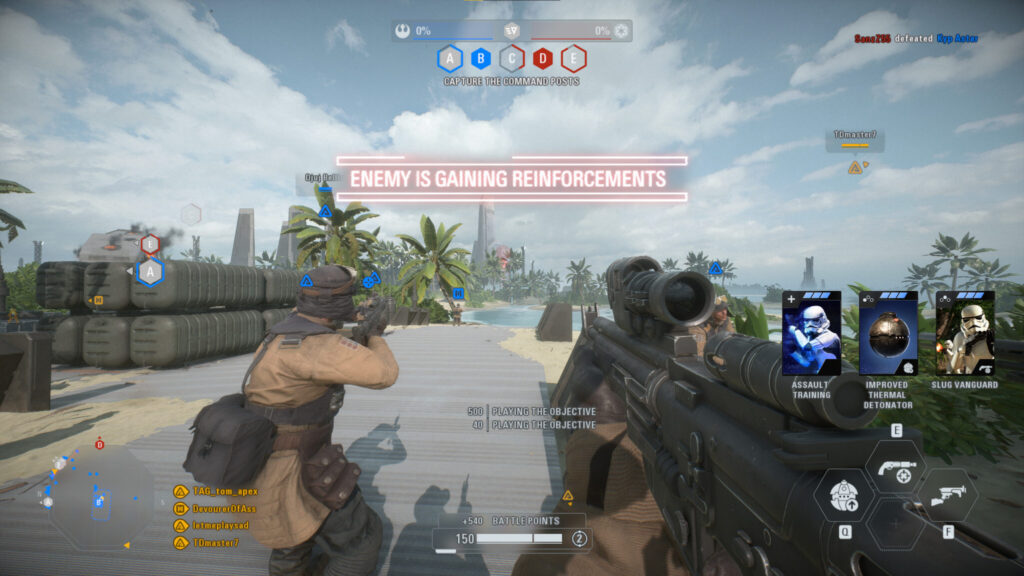Select command post A in objective tracker
Viewport: 1024px width, 576px height.
click(450, 58)
